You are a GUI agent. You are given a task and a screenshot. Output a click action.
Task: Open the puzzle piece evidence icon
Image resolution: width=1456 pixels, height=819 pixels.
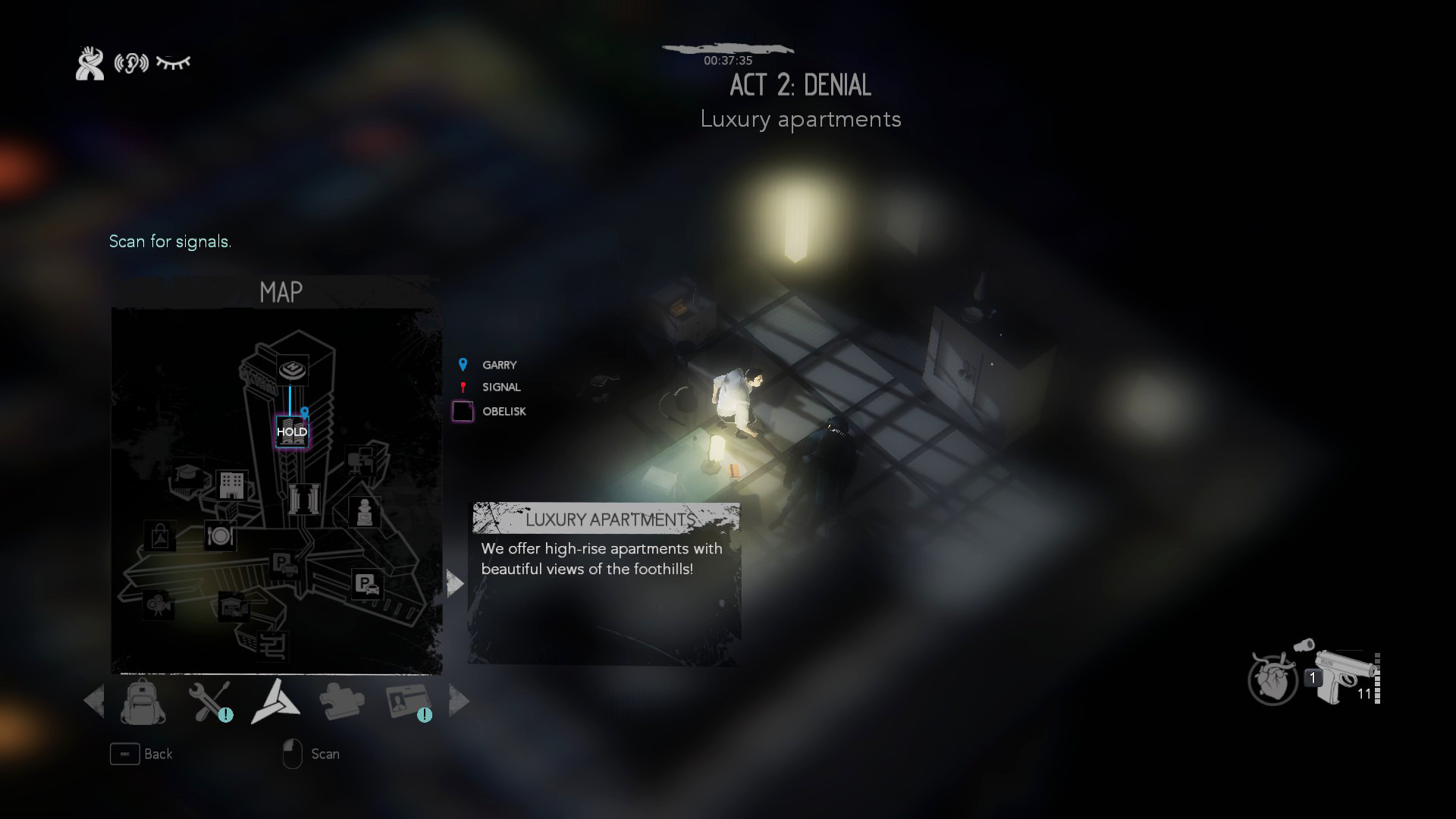click(341, 699)
